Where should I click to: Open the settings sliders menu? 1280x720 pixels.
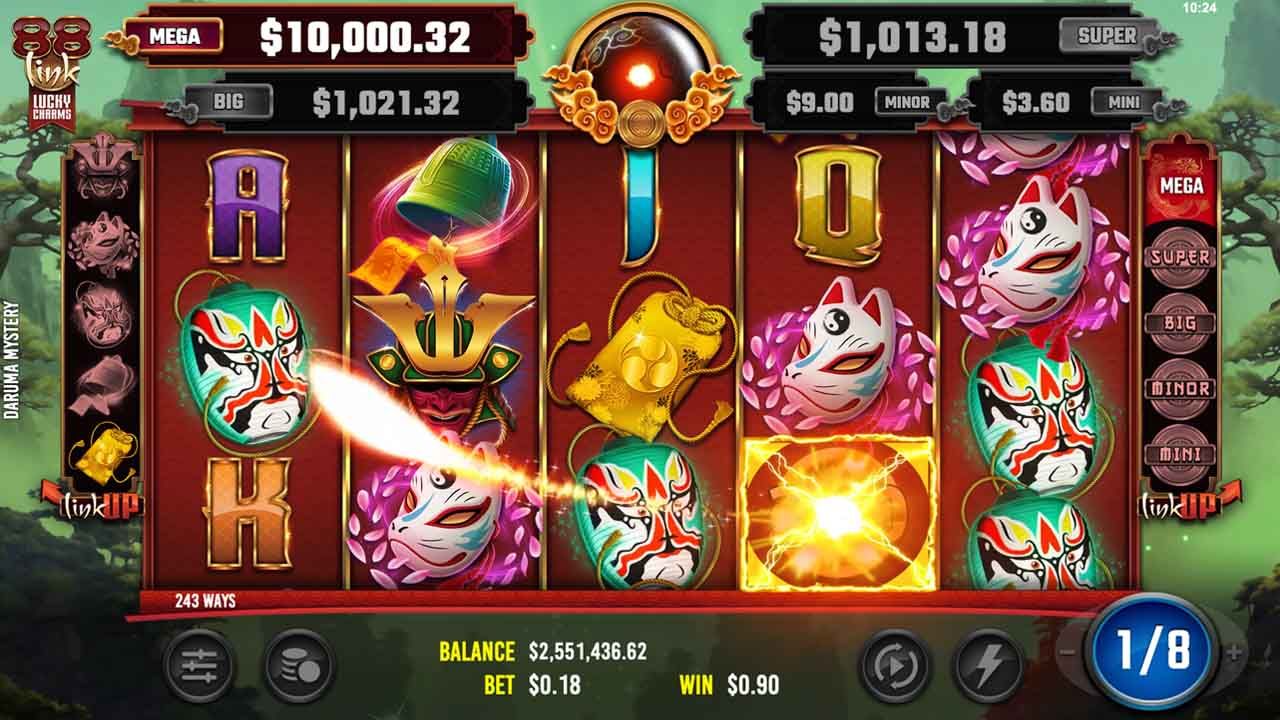(x=199, y=664)
